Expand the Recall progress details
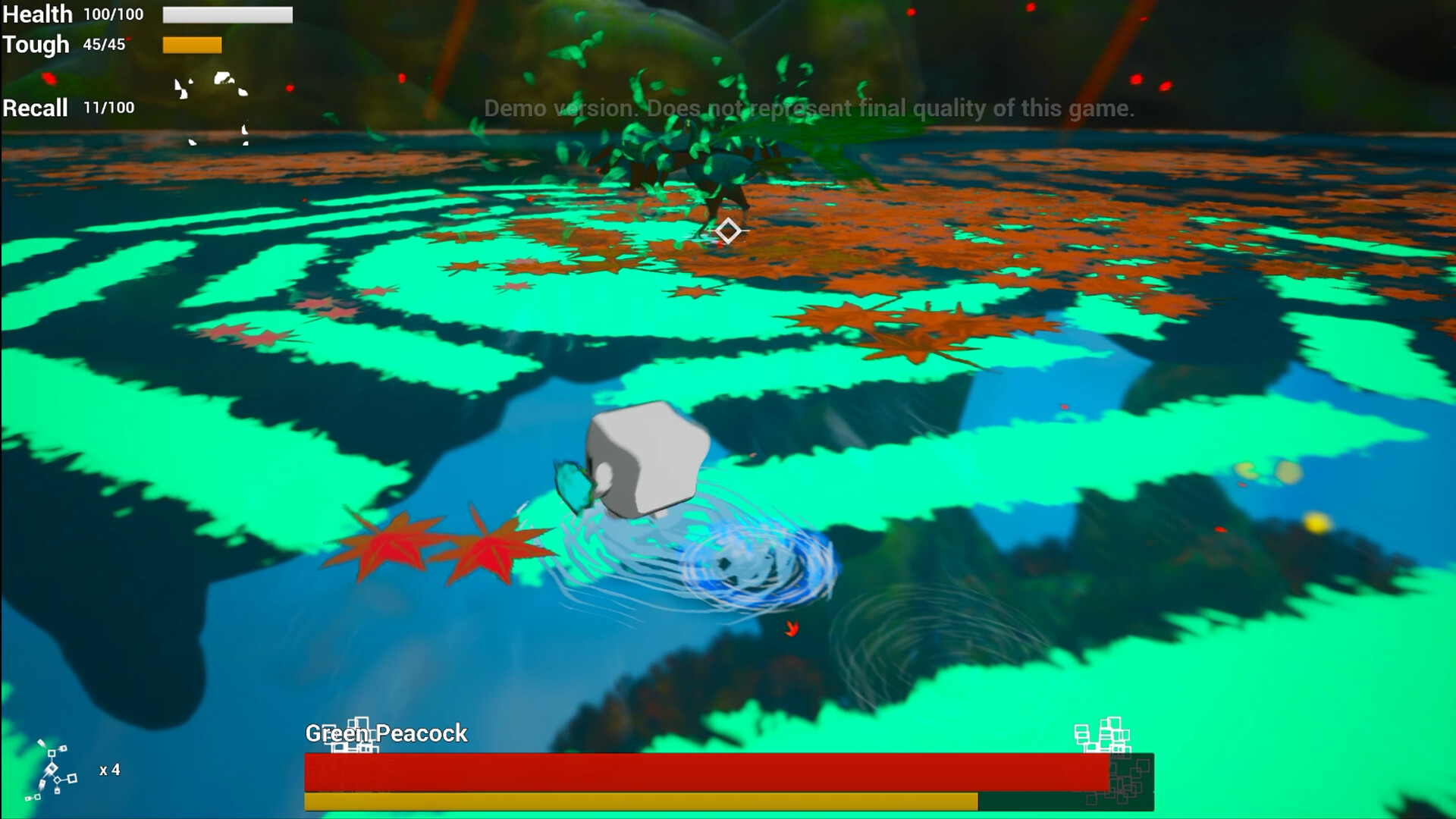The width and height of the screenshot is (1456, 819). [108, 108]
